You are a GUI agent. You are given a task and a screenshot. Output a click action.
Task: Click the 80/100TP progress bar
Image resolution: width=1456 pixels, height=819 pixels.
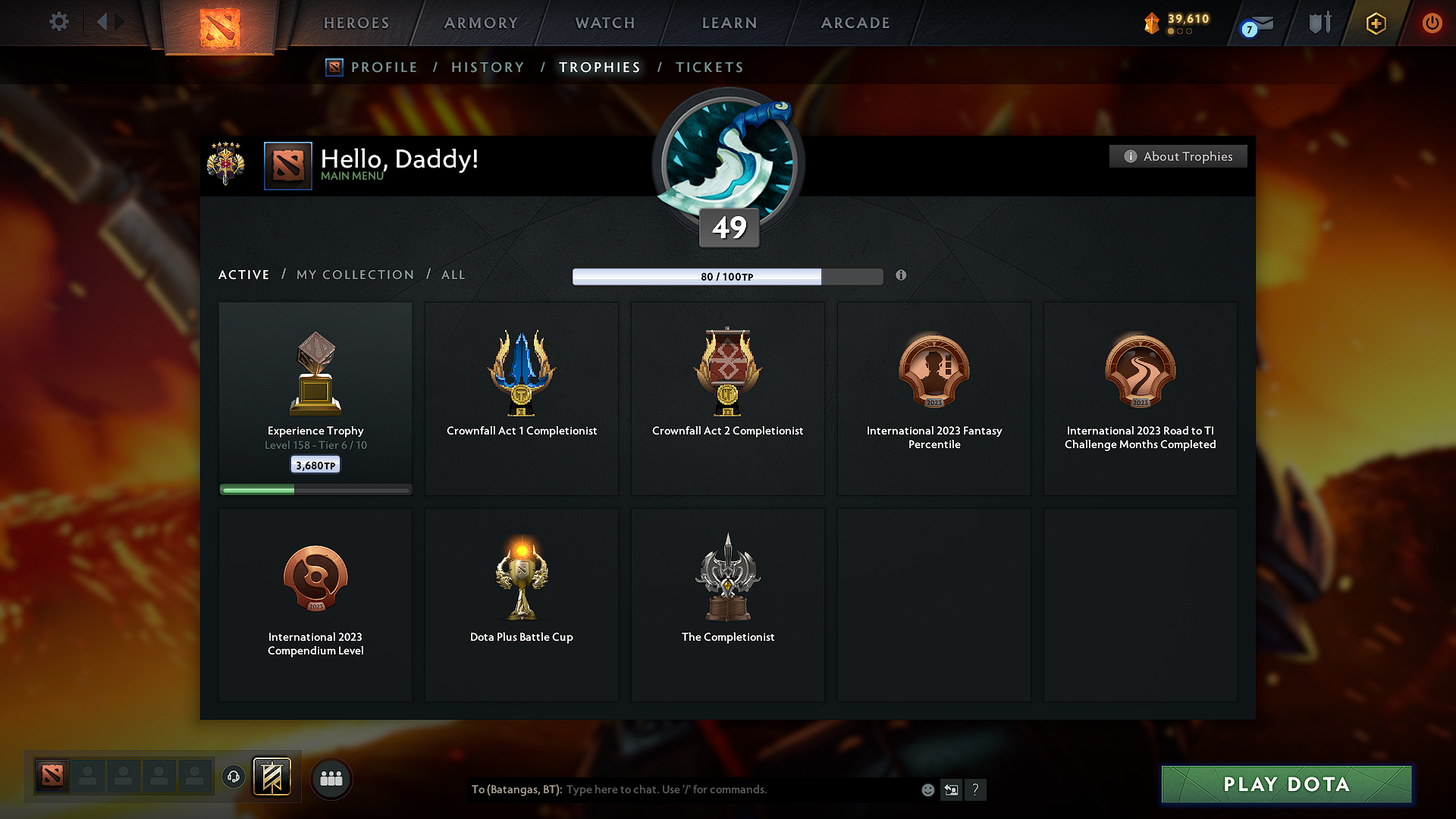click(x=727, y=276)
